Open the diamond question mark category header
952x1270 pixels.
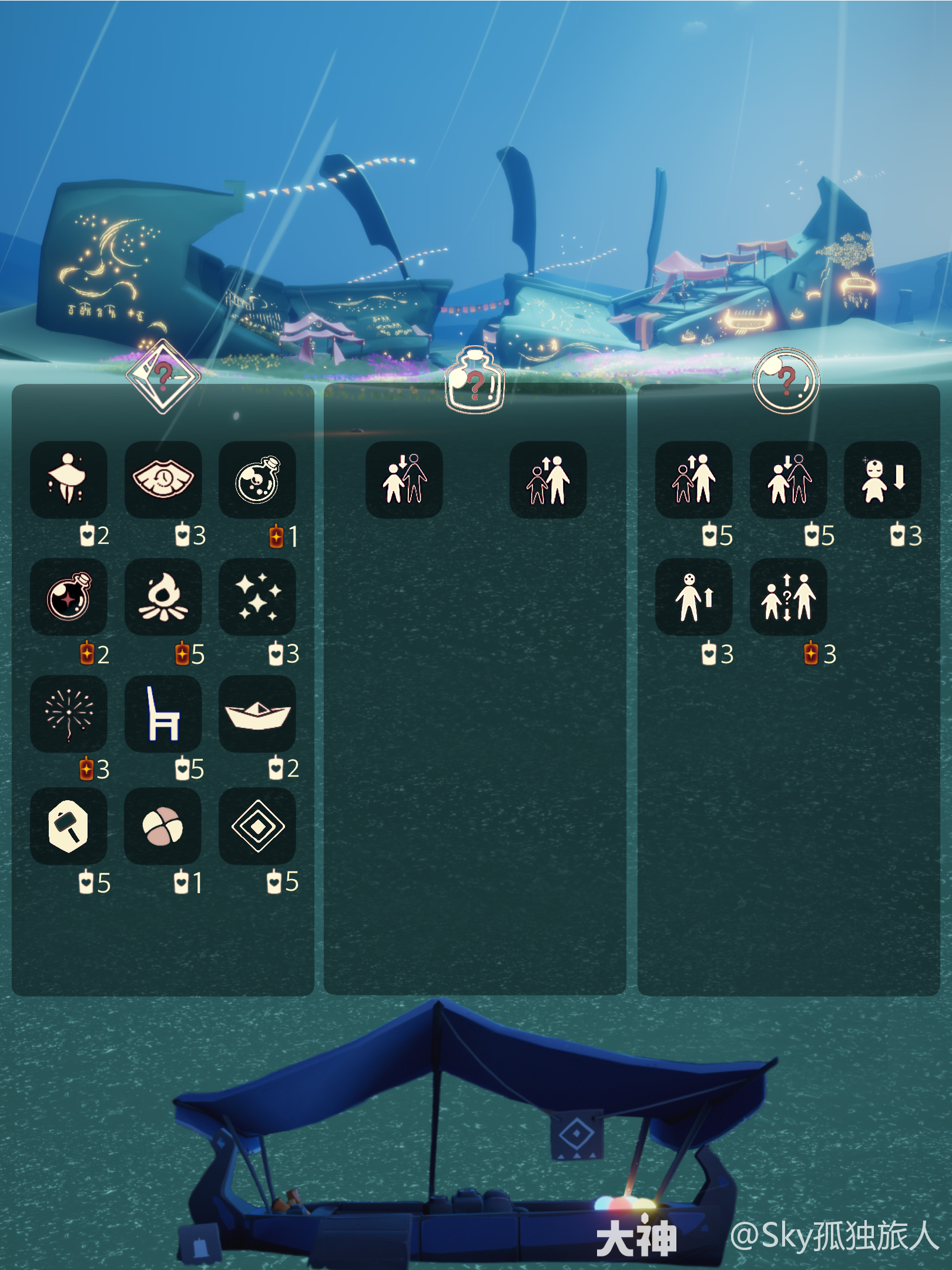tap(163, 376)
